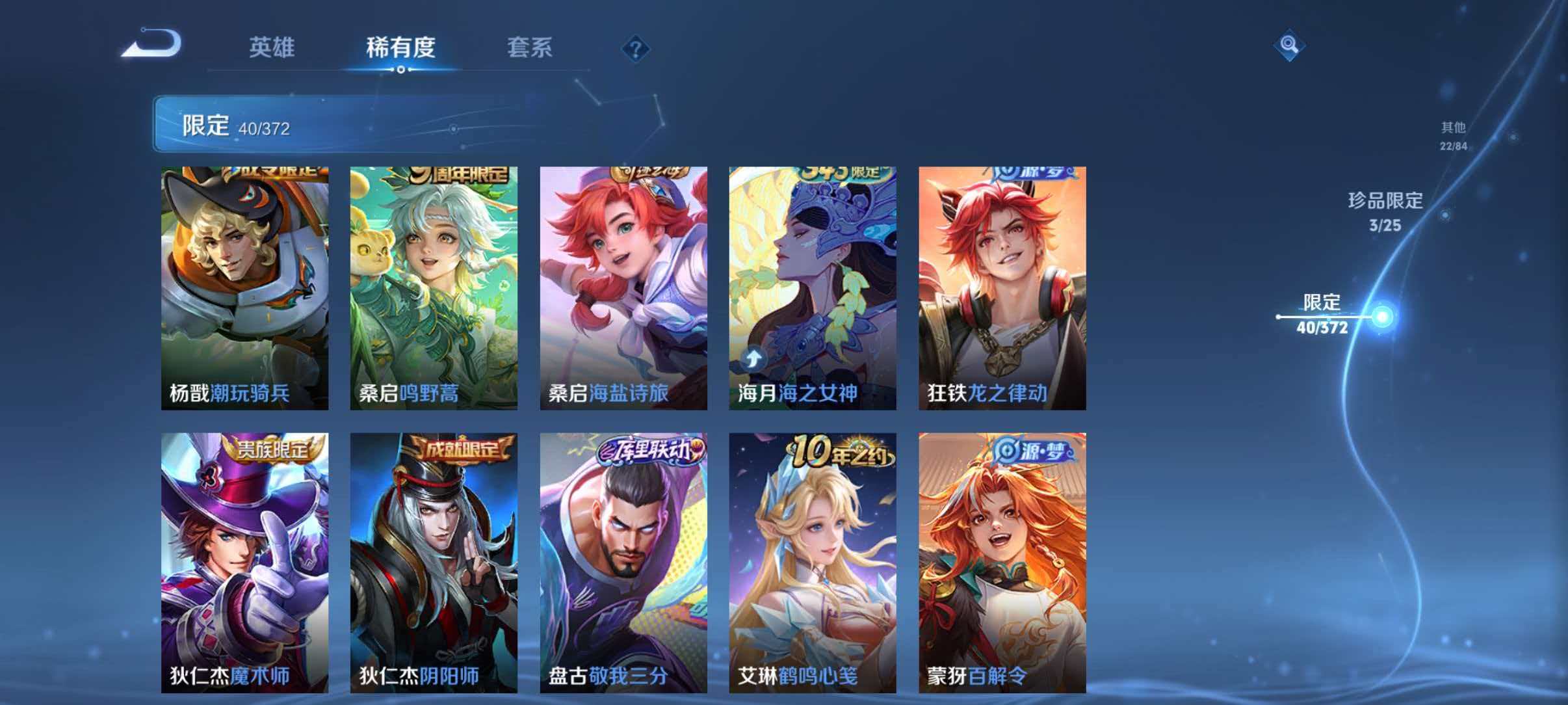This screenshot has width=1568, height=705.
Task: Open the question mark help icon
Action: click(636, 49)
